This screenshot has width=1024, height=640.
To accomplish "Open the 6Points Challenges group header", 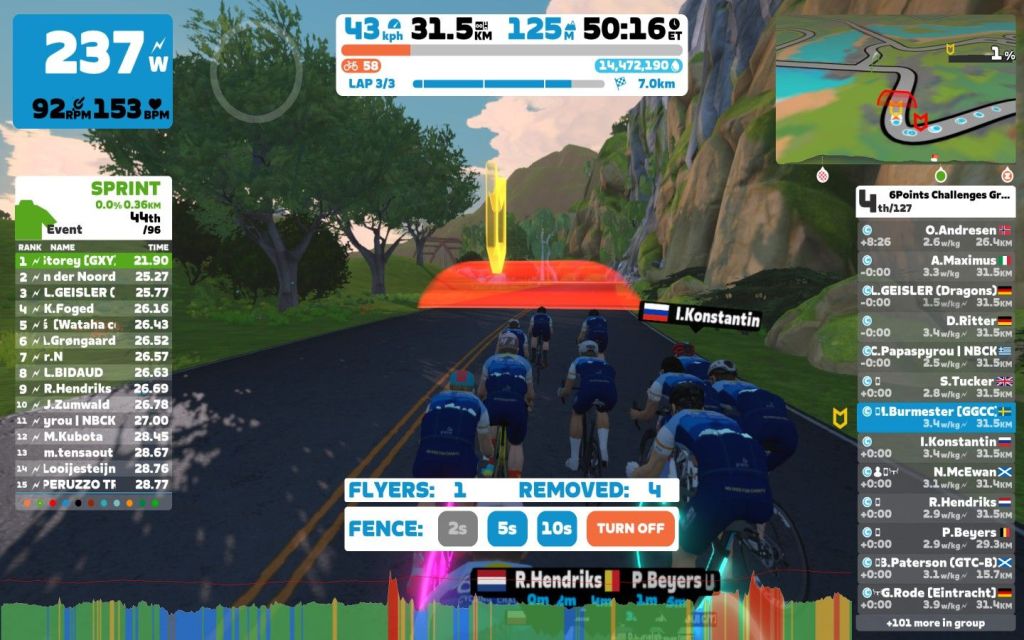I will 936,202.
